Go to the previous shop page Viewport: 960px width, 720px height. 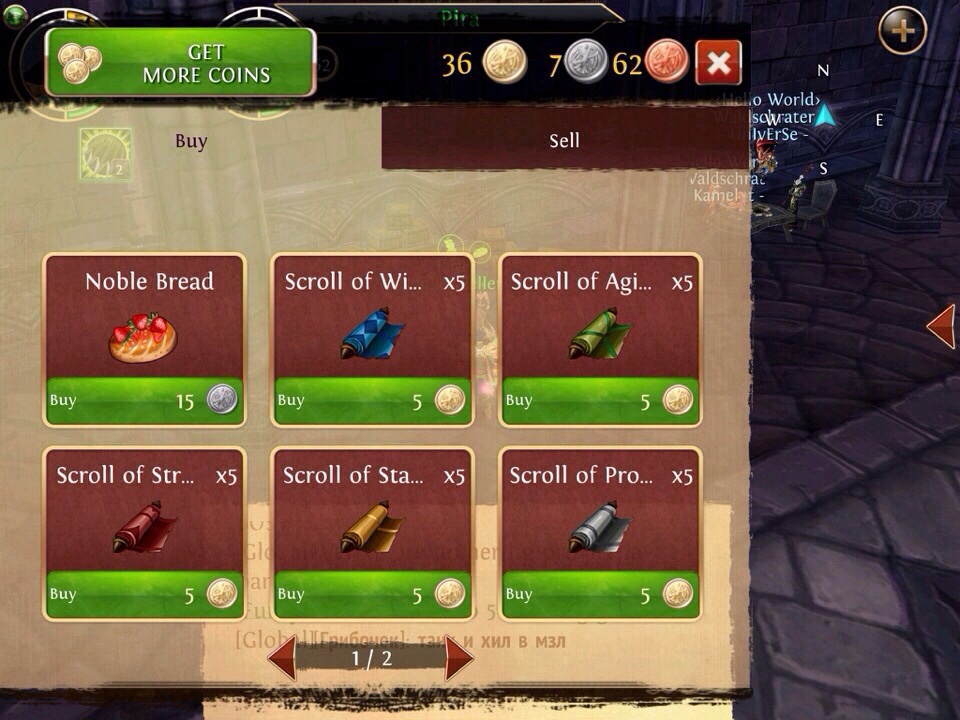[x=282, y=659]
